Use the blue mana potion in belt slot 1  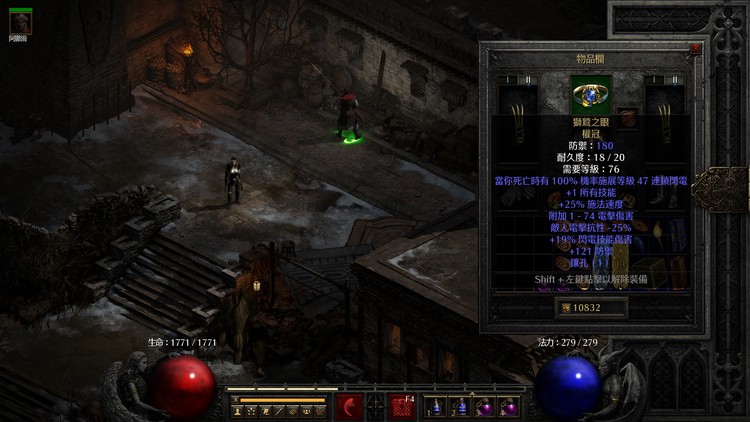(x=436, y=407)
